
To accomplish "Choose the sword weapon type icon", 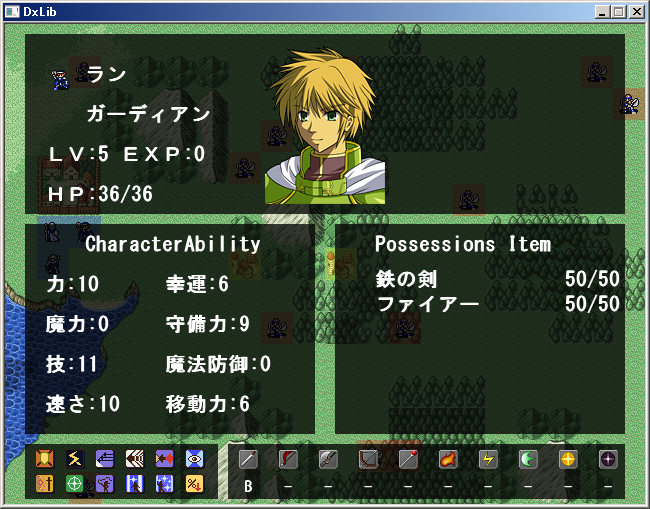I will coord(248,459).
